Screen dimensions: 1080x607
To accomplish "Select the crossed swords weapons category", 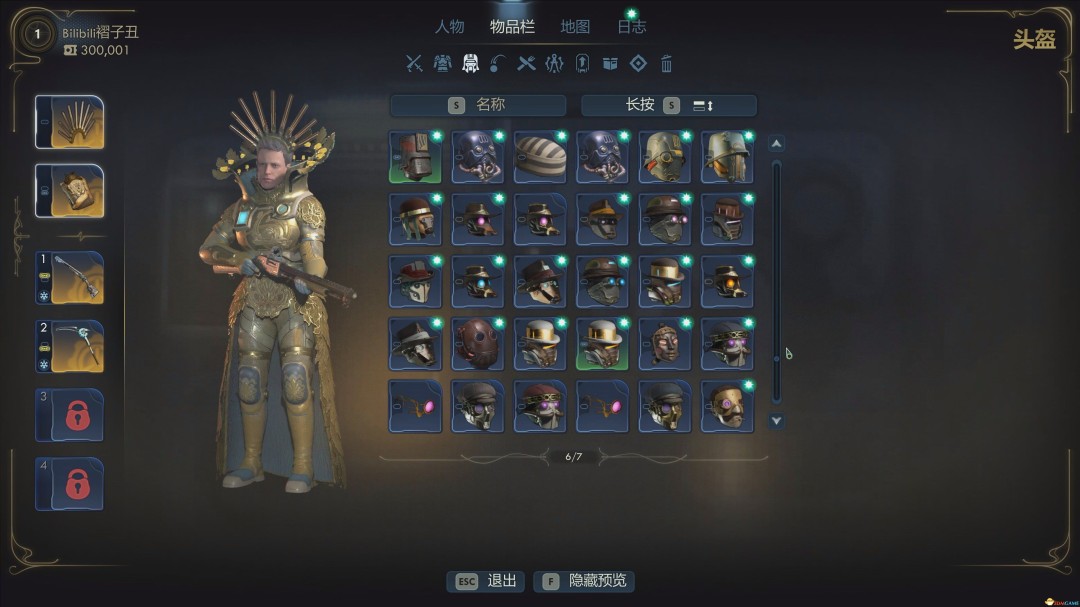I will [x=414, y=64].
